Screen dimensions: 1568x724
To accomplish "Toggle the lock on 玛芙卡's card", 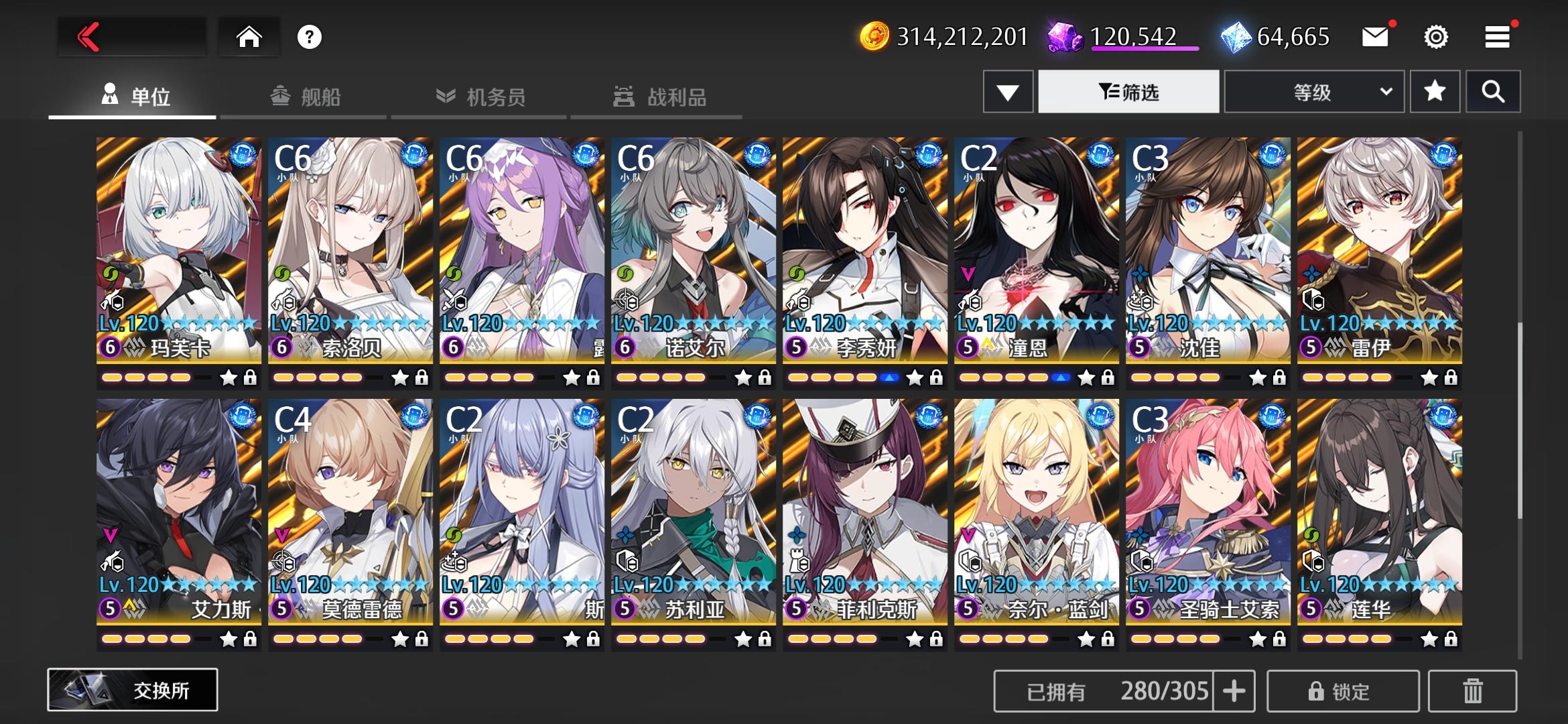I will [251, 378].
